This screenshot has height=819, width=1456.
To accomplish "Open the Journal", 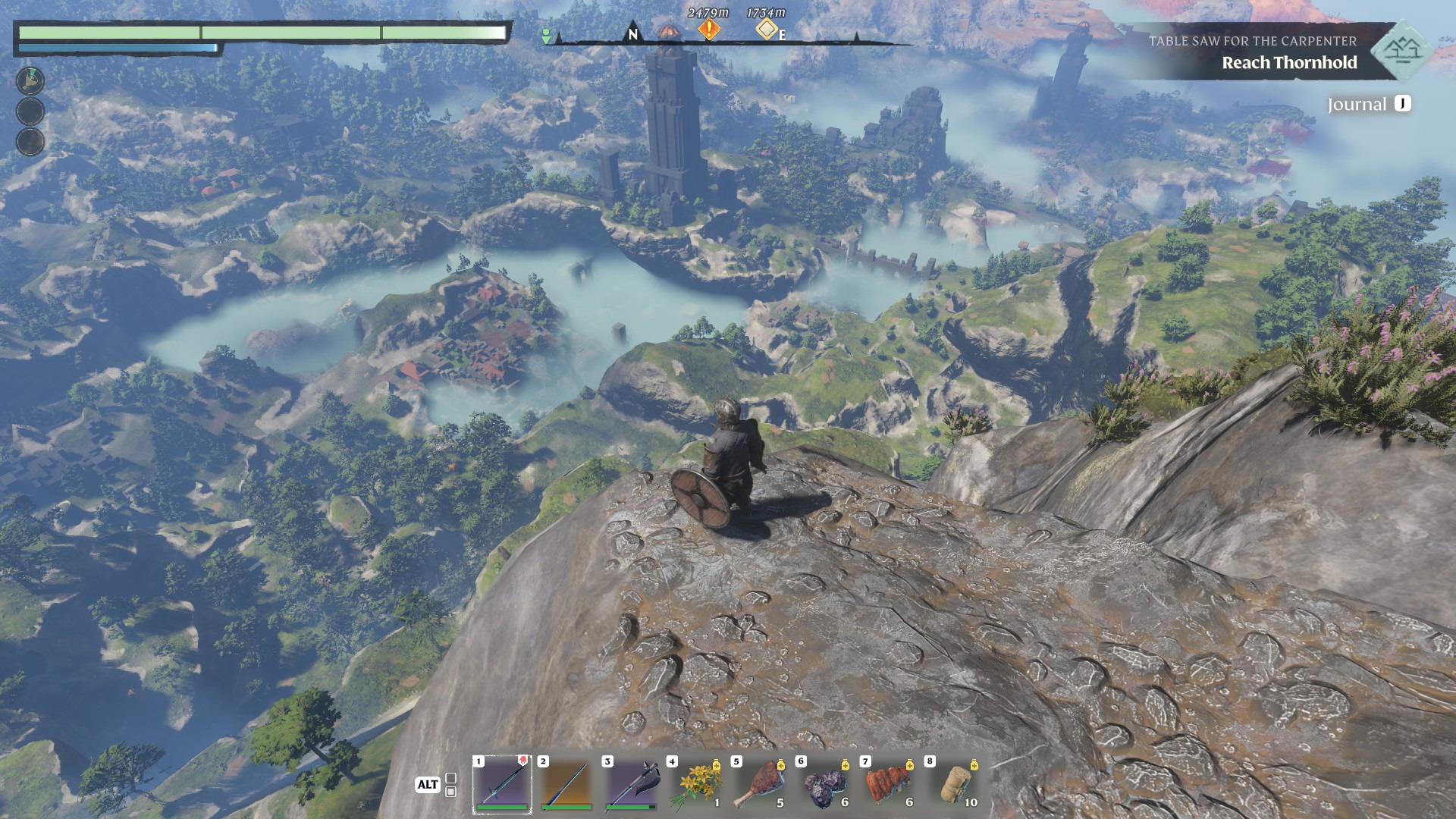I will click(1368, 105).
